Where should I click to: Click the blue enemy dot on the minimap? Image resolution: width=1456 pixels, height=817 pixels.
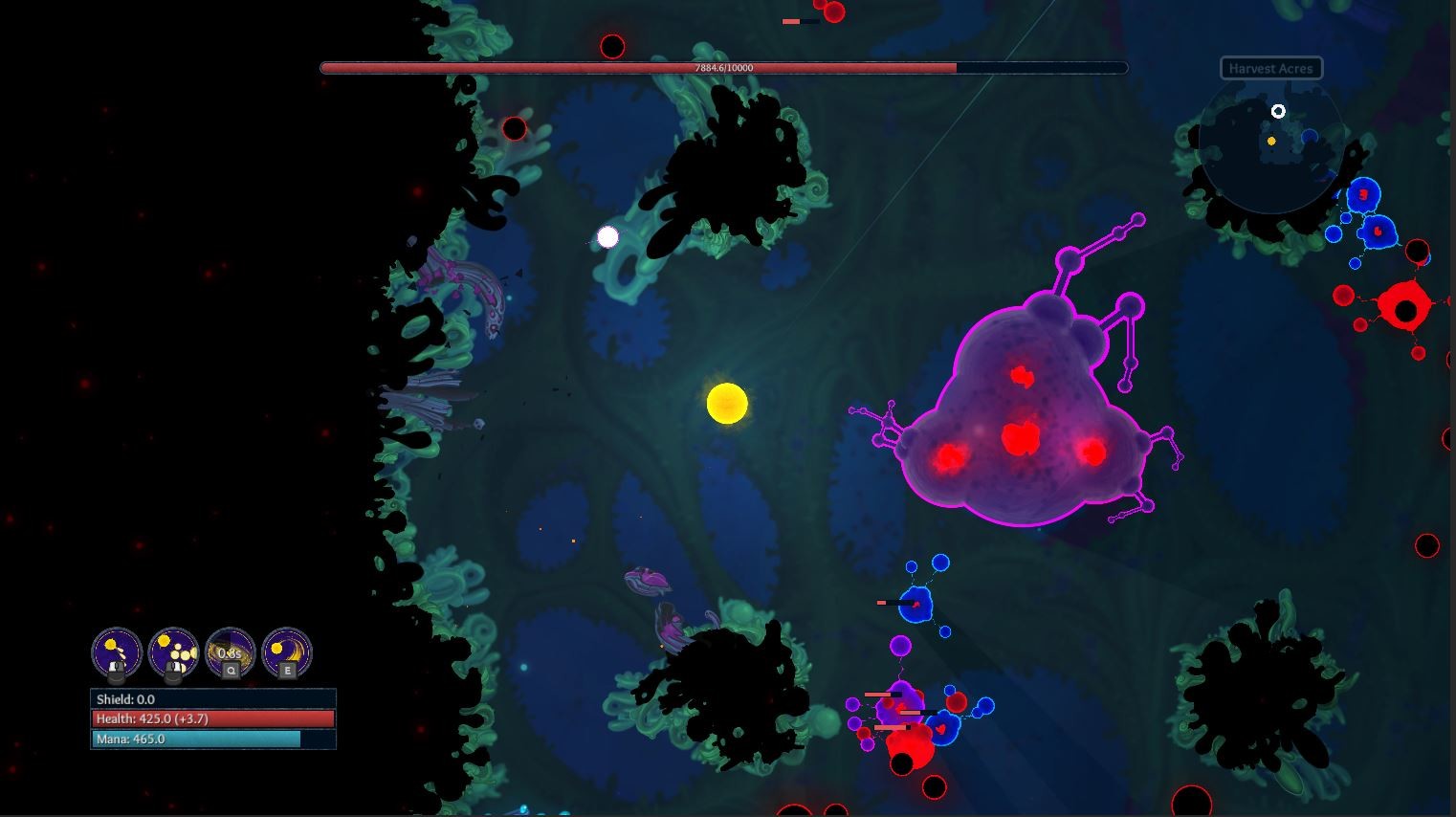point(1310,137)
